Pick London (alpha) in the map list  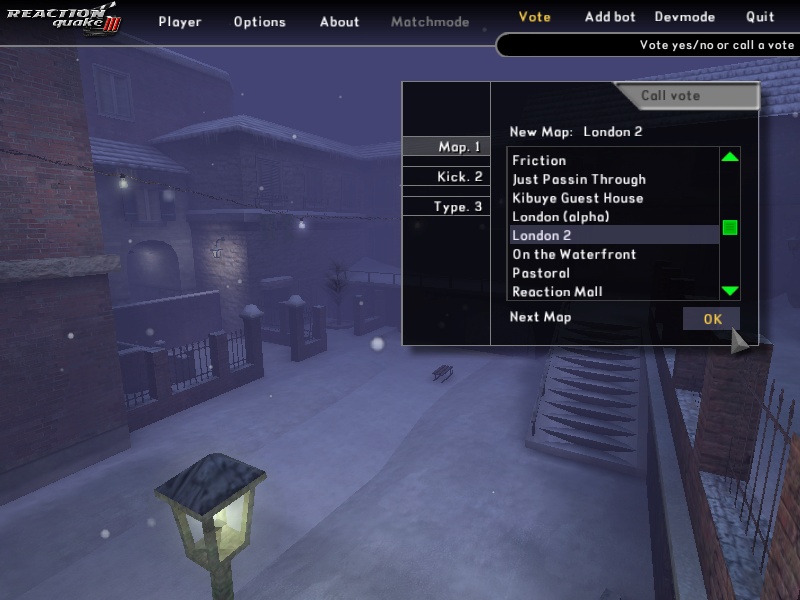(561, 216)
